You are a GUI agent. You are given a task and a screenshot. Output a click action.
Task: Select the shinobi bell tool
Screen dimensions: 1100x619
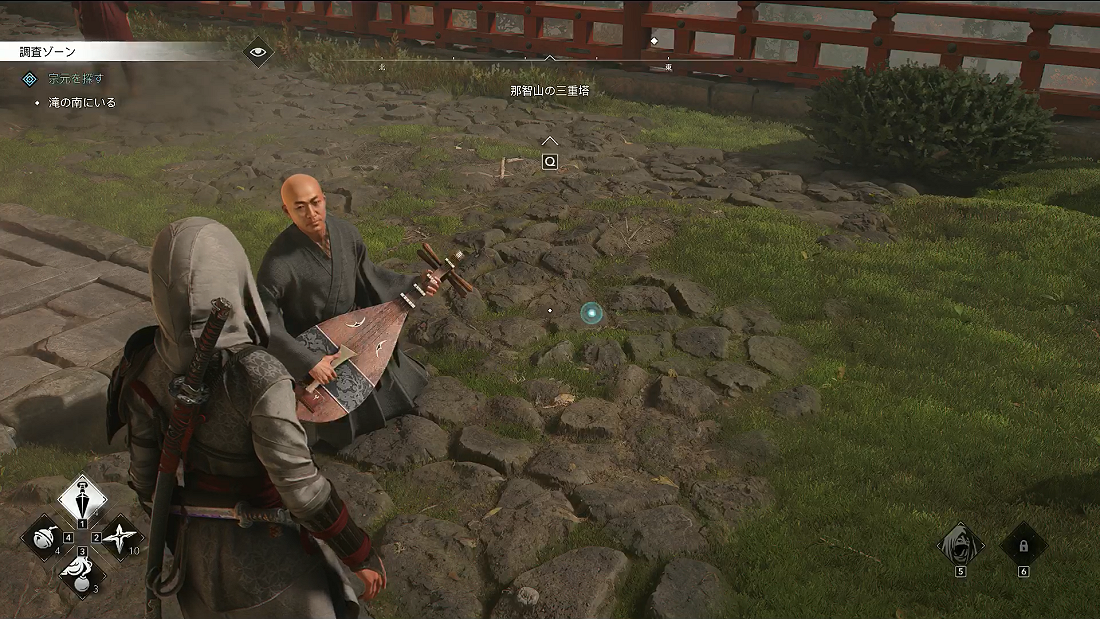(x=44, y=537)
